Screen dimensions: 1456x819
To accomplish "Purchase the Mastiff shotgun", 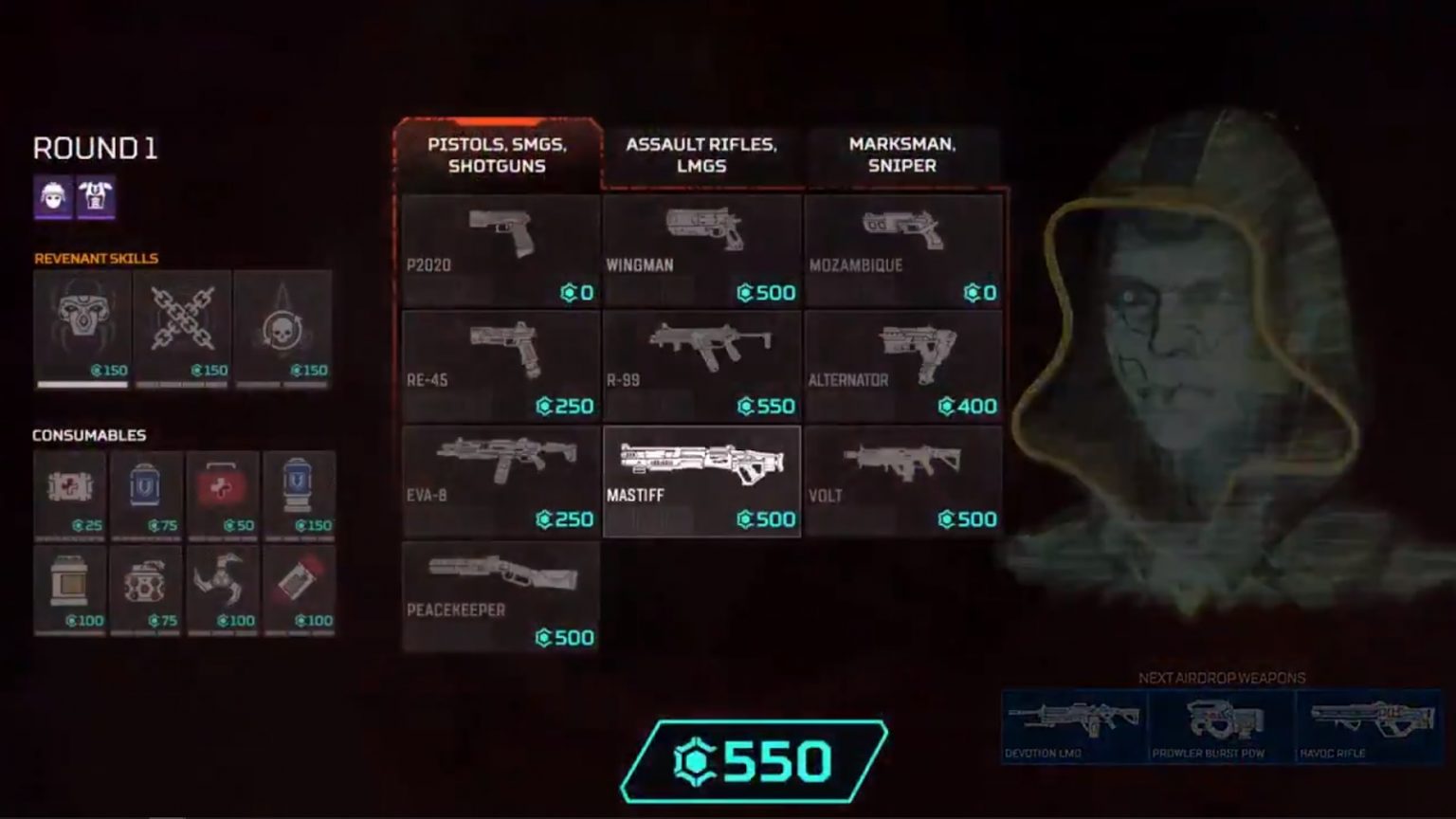I will click(701, 479).
